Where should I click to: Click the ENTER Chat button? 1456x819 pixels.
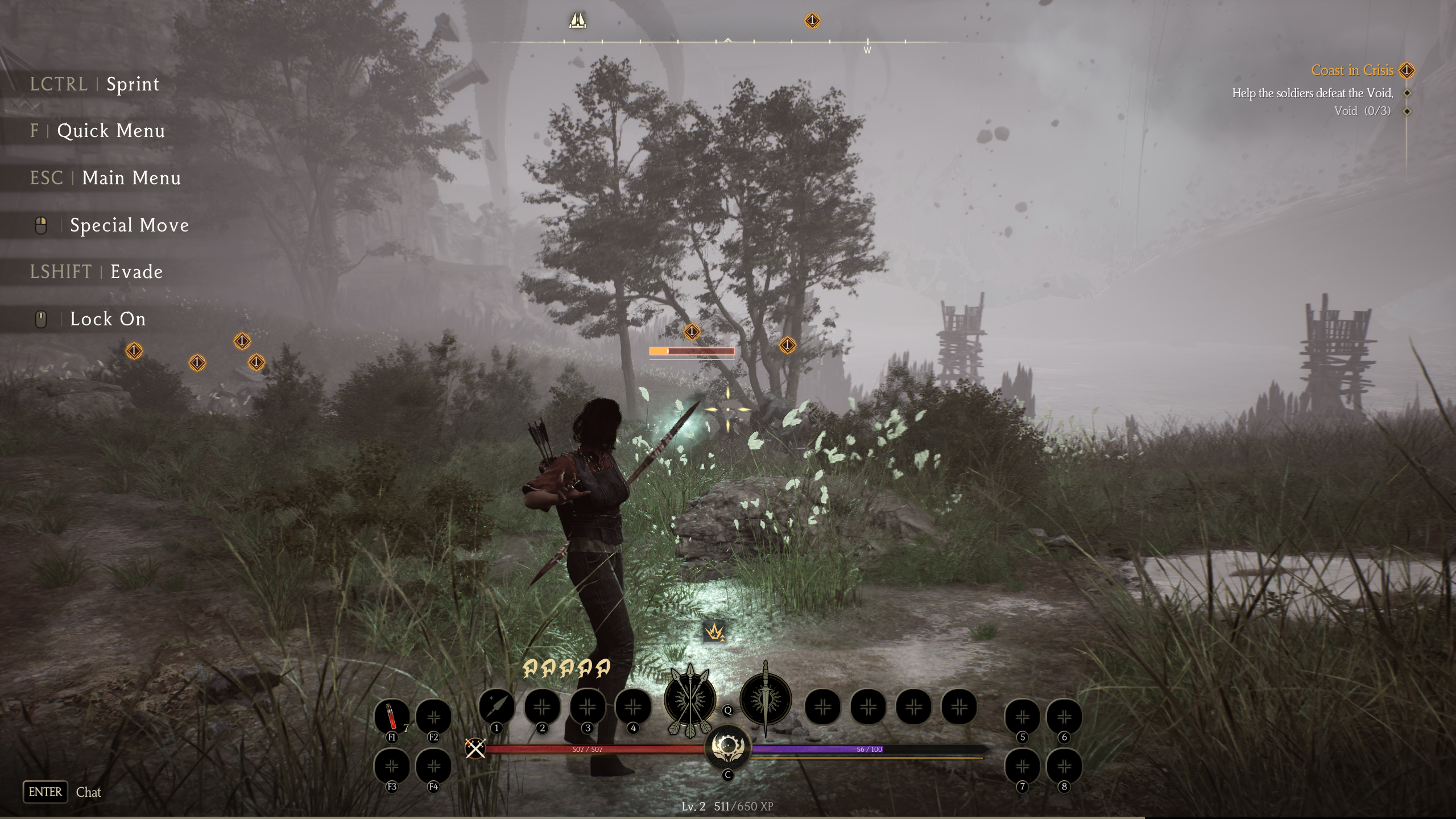coord(45,791)
